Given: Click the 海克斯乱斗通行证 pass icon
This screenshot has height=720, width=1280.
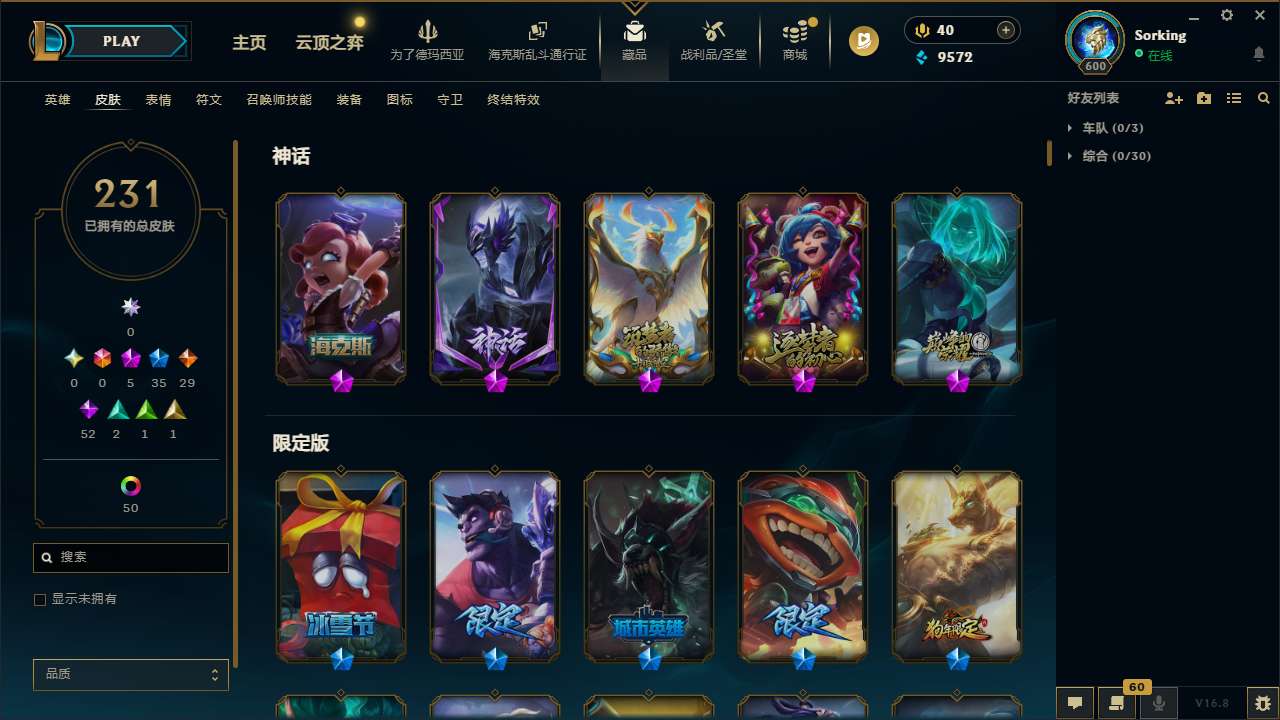Looking at the screenshot, I should click(537, 35).
